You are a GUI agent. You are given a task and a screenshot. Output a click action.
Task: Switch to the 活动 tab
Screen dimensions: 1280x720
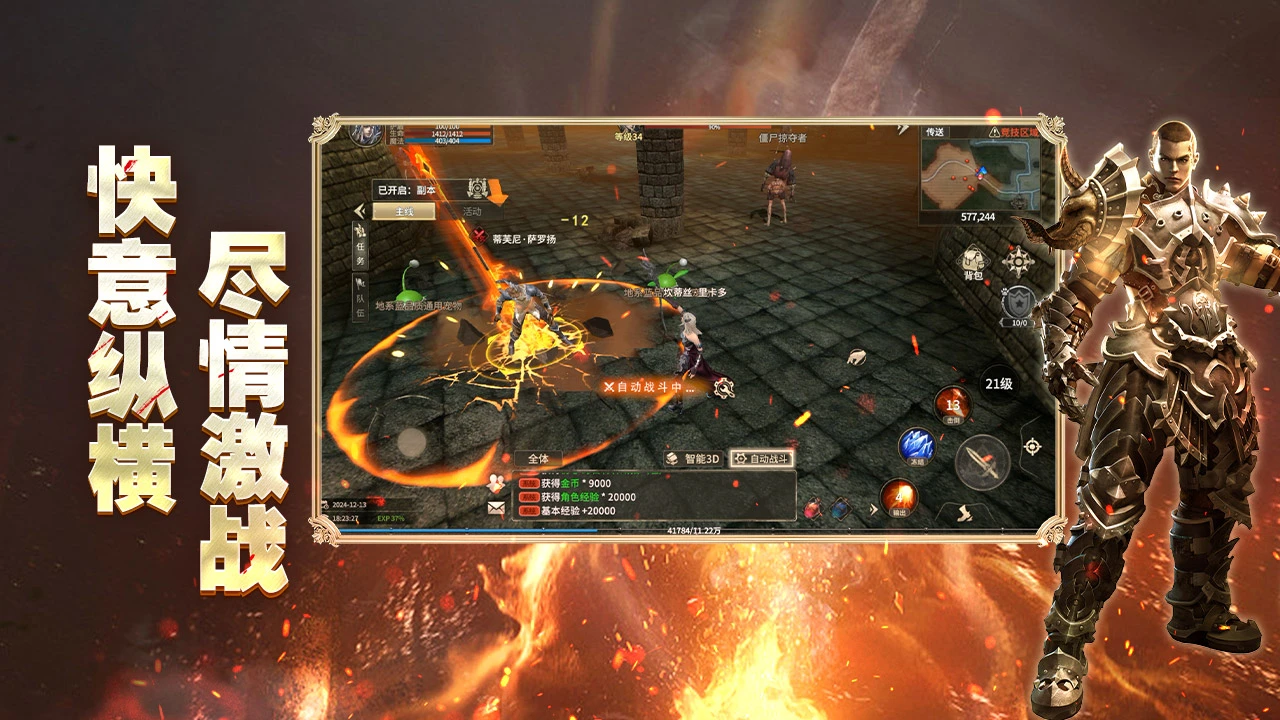[x=471, y=212]
